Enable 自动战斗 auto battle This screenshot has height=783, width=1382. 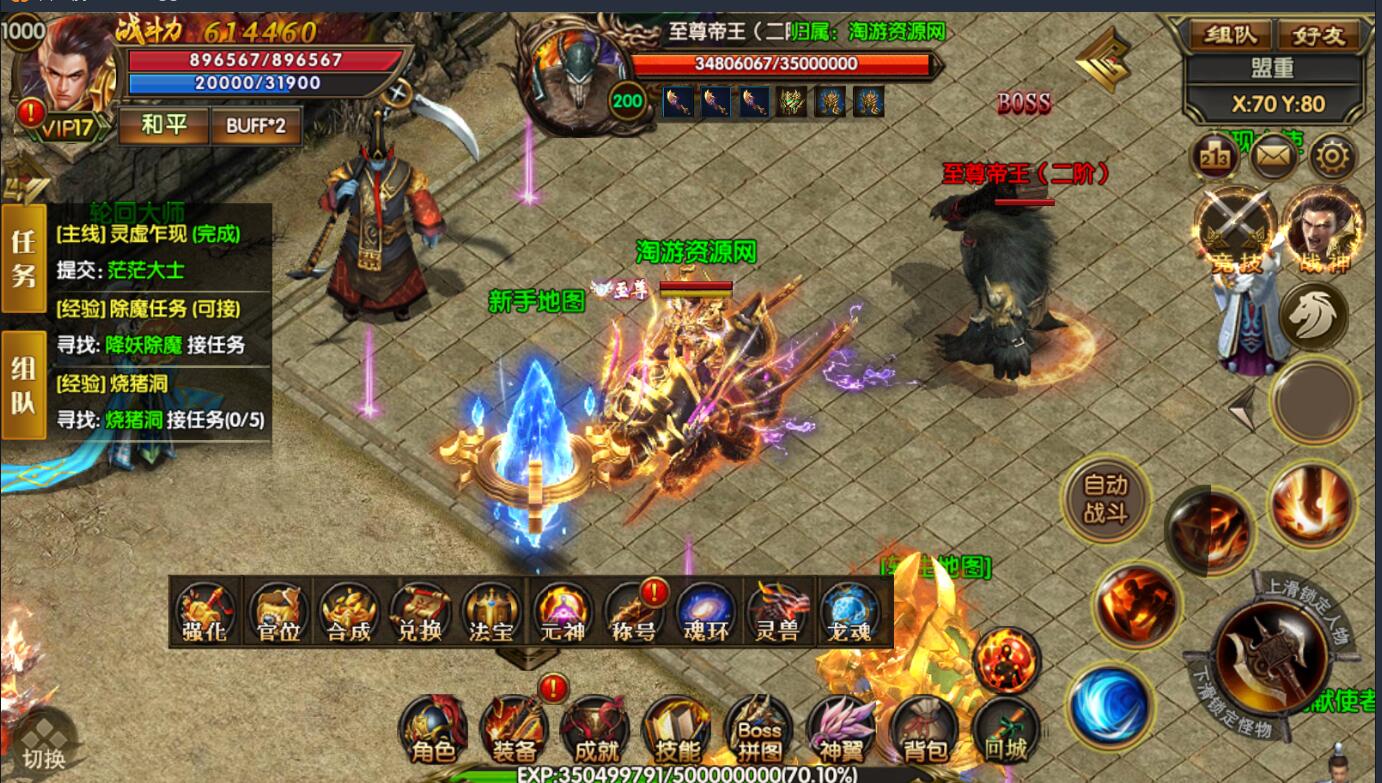coord(1105,498)
